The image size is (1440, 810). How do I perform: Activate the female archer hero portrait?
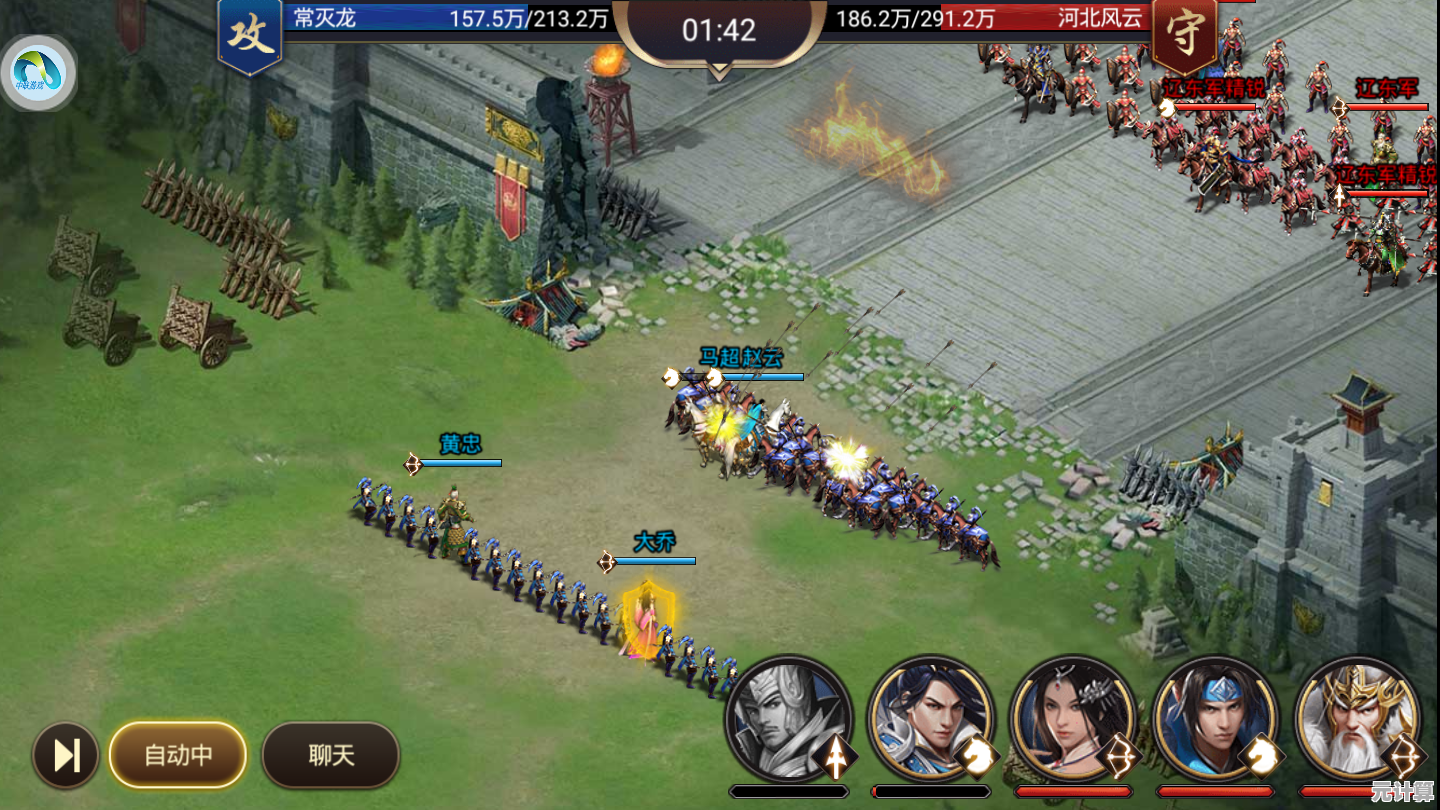pos(1073,718)
